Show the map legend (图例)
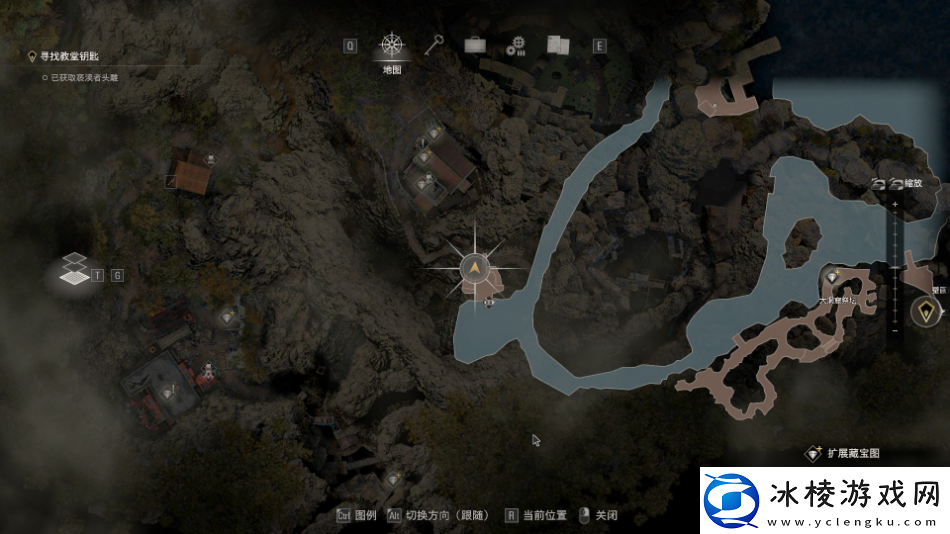This screenshot has width=950, height=534. pyautogui.click(x=356, y=516)
